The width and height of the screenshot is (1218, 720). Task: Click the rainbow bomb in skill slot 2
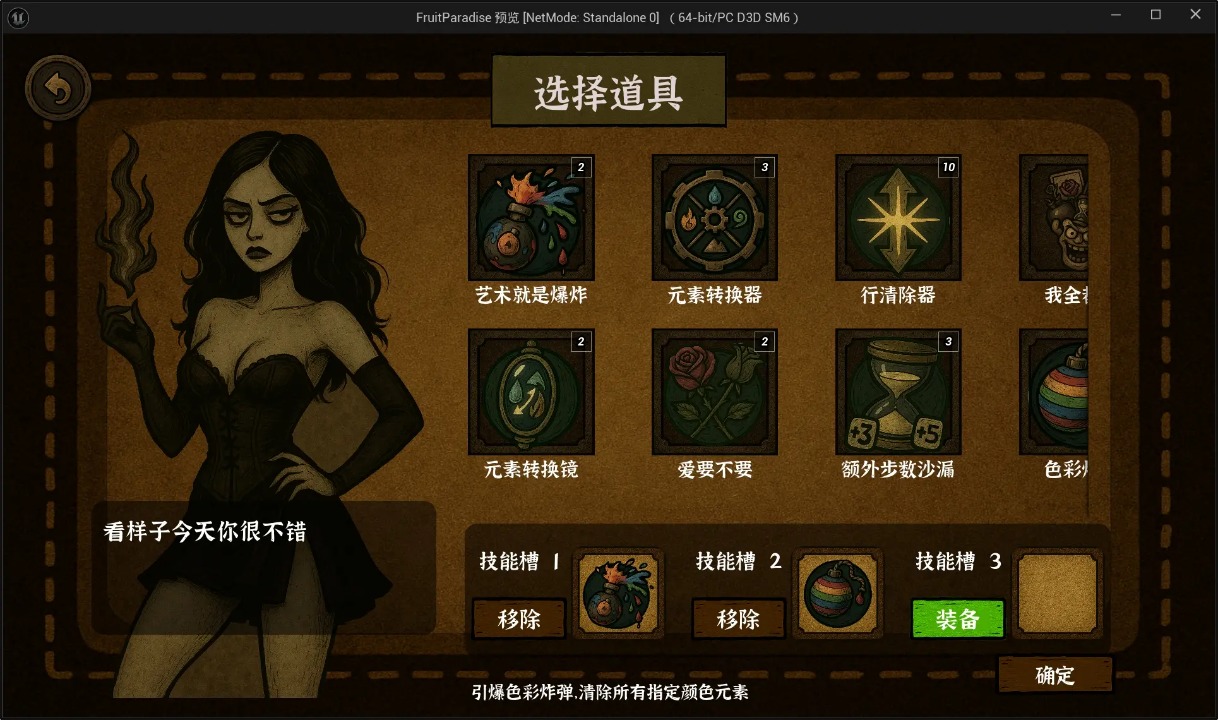click(x=838, y=594)
